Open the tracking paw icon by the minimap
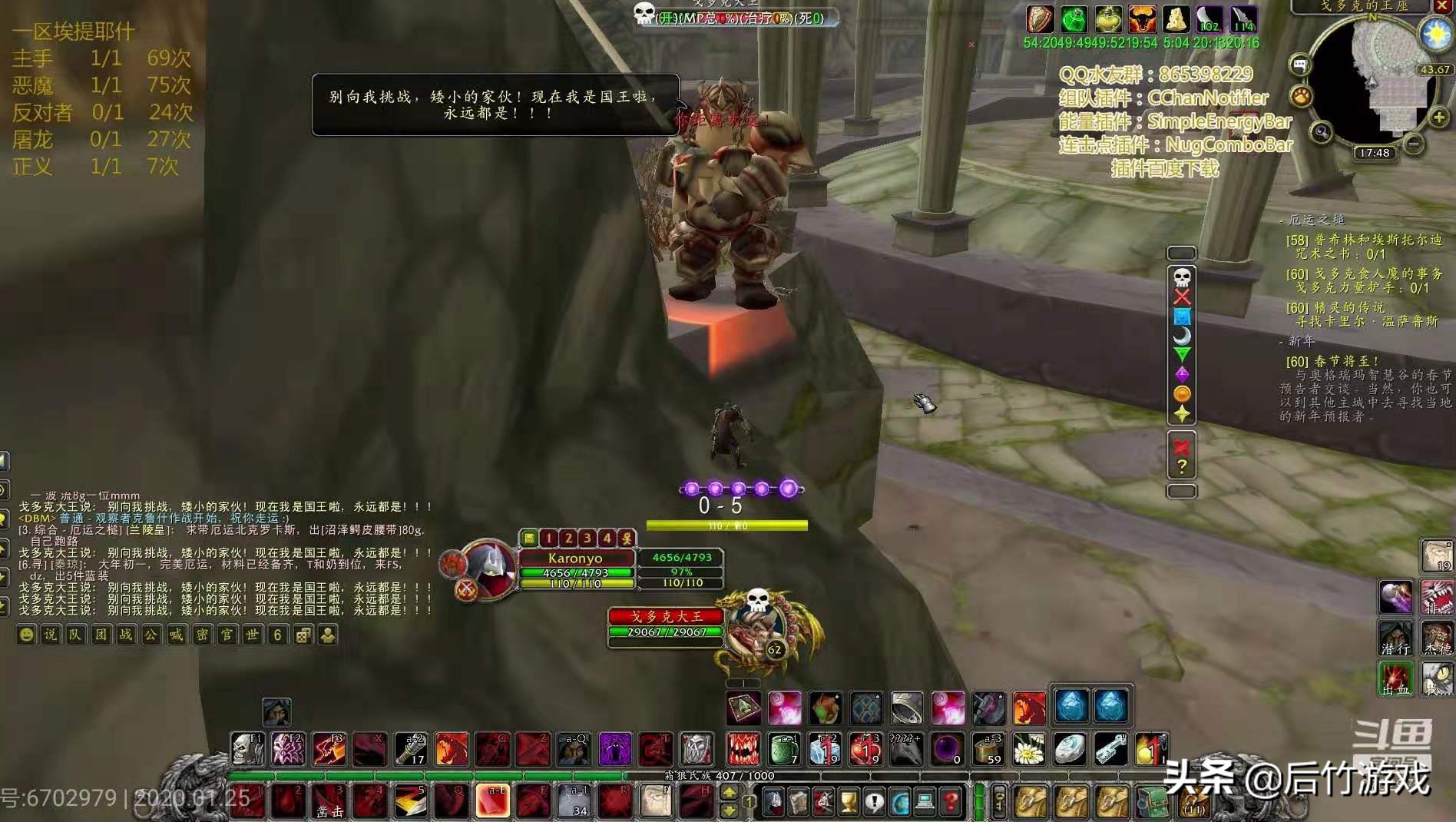Screen dimensions: 1456x822 (x=1301, y=96)
